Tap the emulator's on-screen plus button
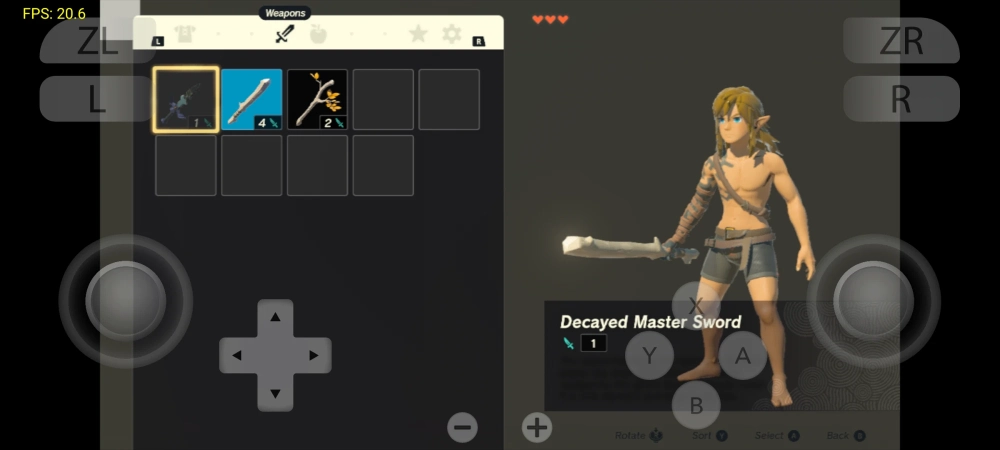Image resolution: width=1000 pixels, height=450 pixels. point(537,428)
